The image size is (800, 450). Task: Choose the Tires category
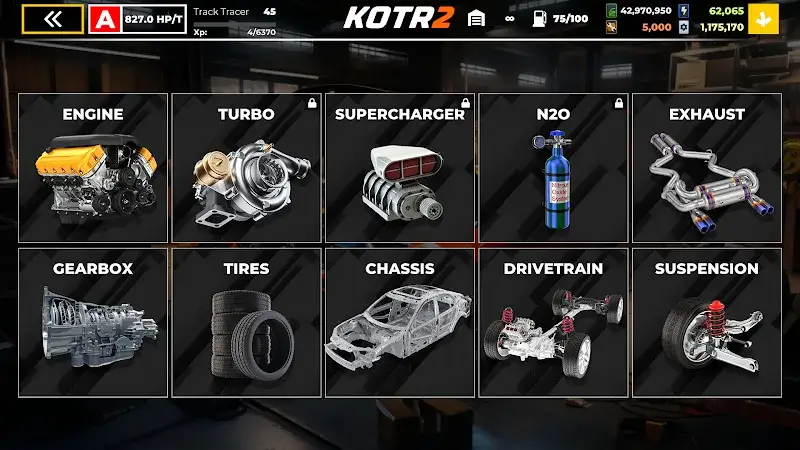tap(246, 322)
